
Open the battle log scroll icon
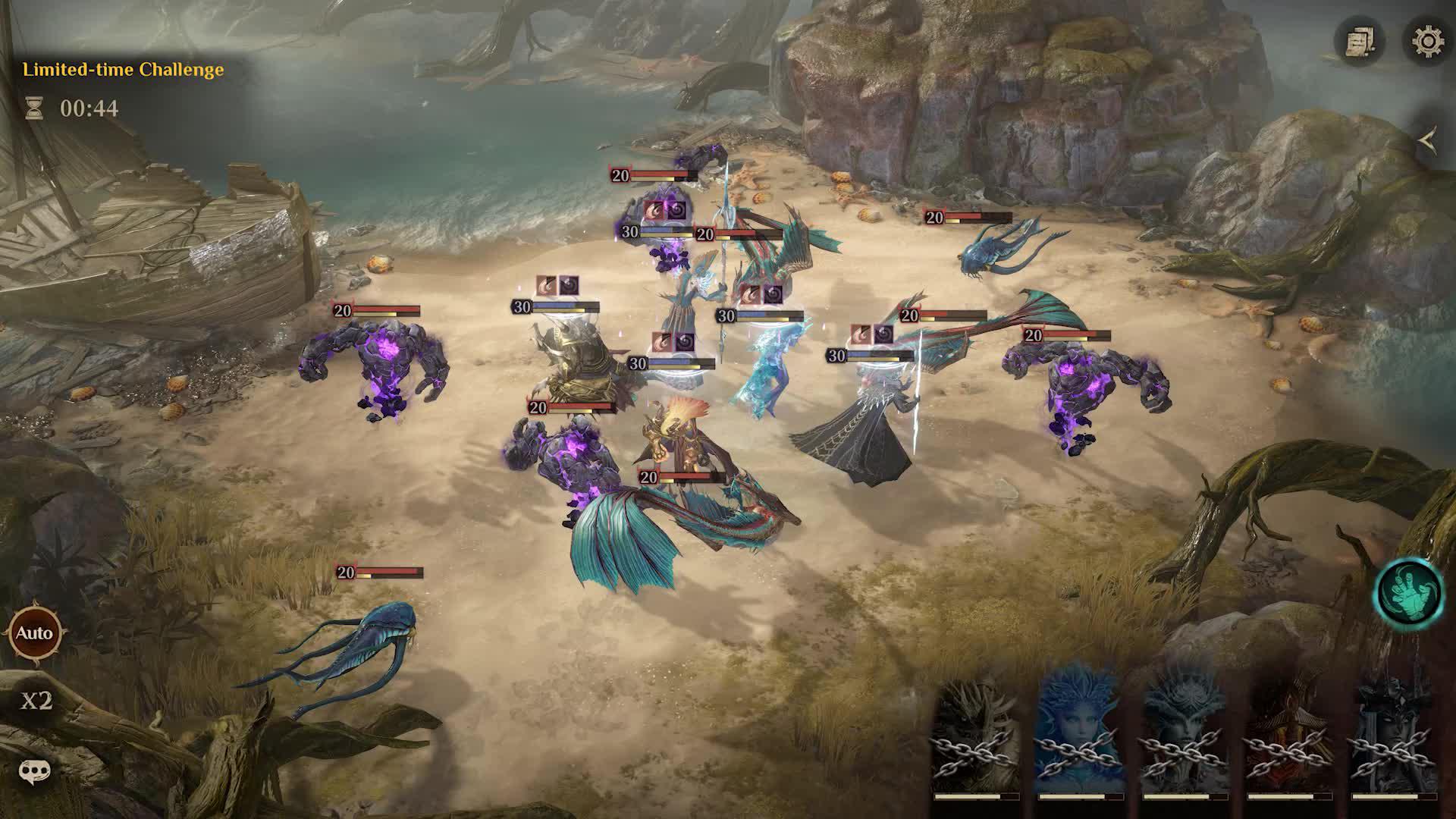click(x=1360, y=41)
